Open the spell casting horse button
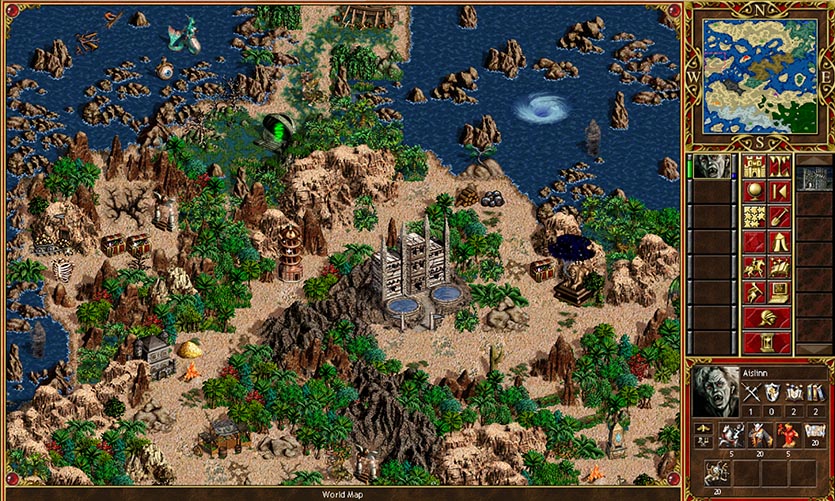This screenshot has height=501, width=835. coord(780,267)
